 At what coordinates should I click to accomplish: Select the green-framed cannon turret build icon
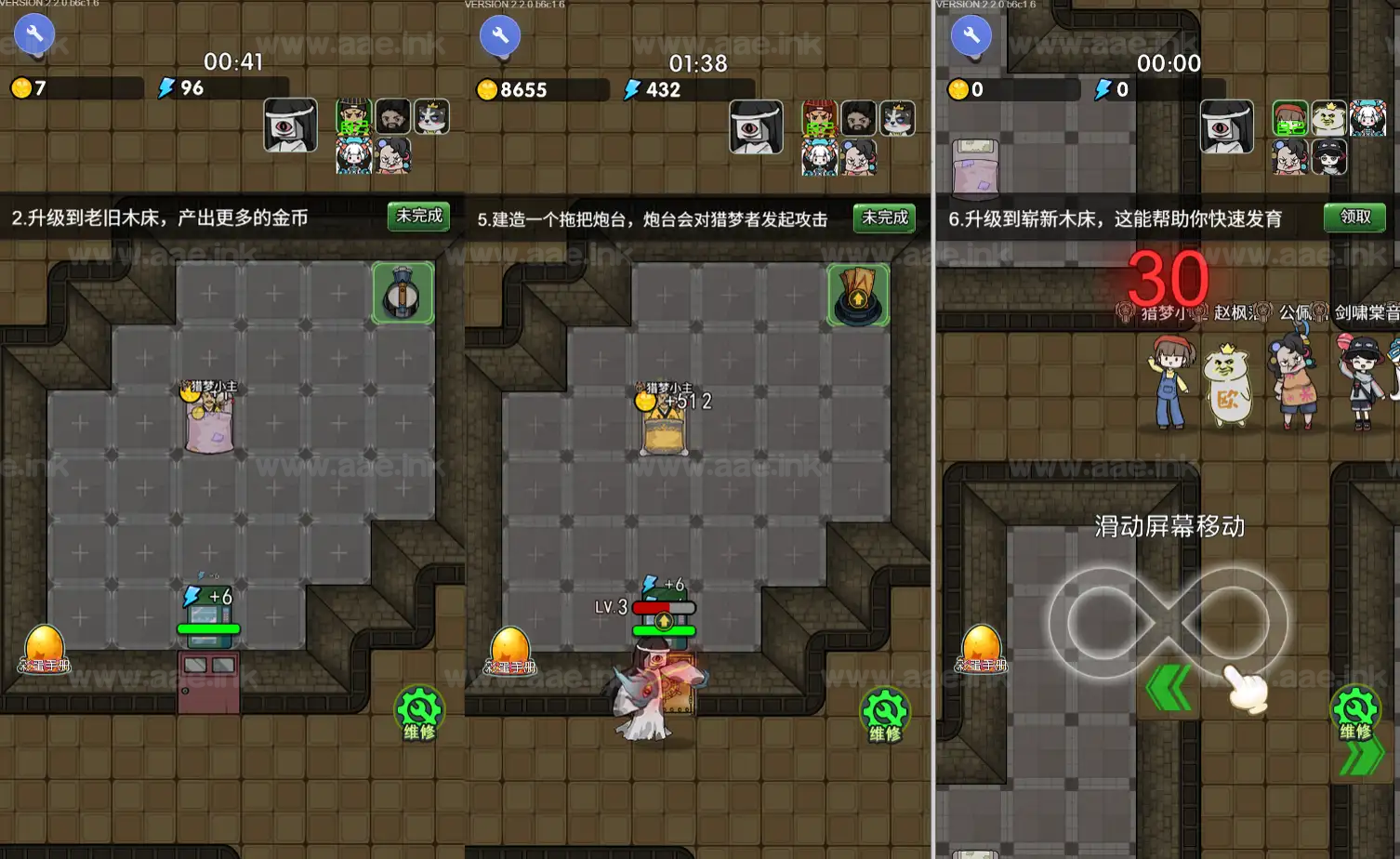(403, 293)
